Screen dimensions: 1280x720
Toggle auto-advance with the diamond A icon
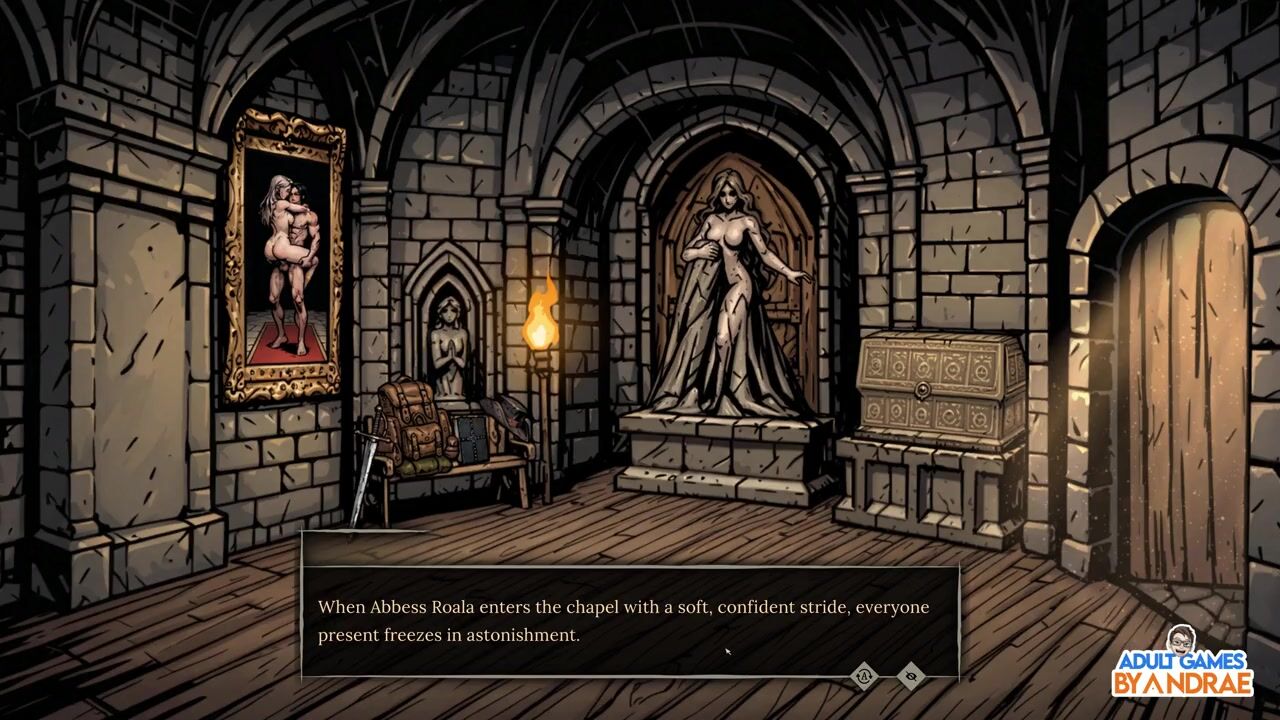click(864, 676)
